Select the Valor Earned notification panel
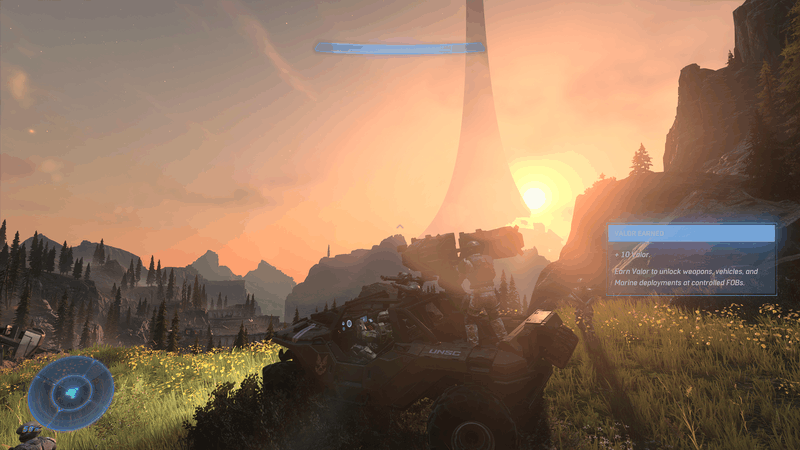The width and height of the screenshot is (800, 450). [690, 259]
